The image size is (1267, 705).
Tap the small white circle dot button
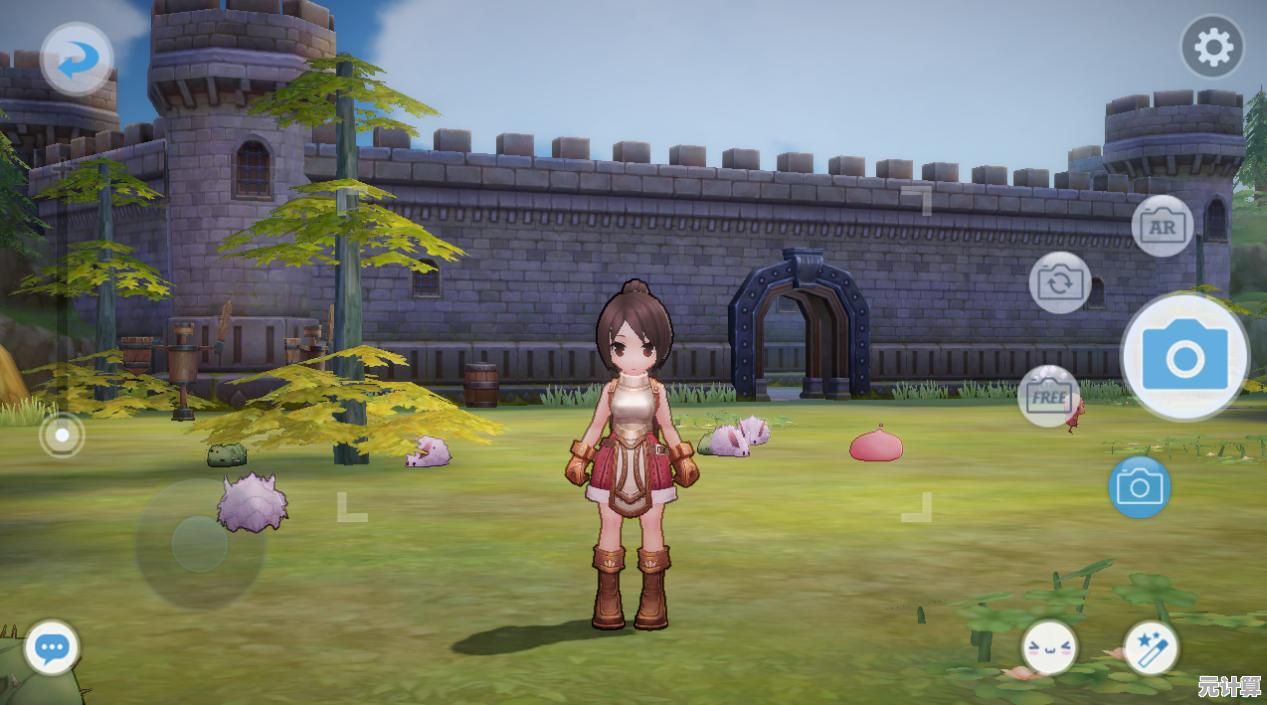(x=62, y=435)
